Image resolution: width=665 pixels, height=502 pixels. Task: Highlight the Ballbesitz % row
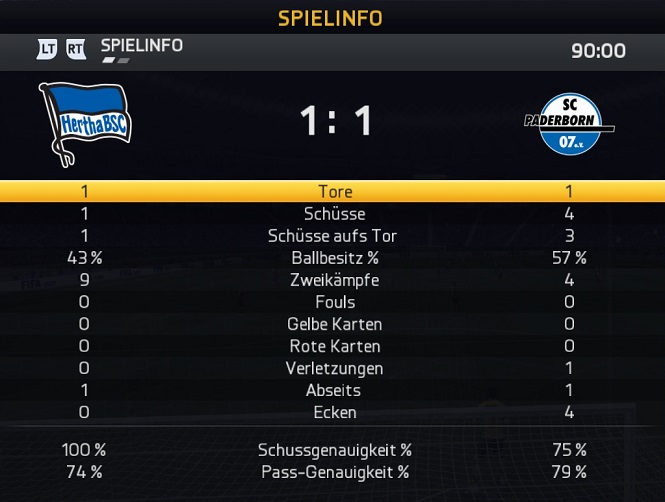tap(334, 258)
